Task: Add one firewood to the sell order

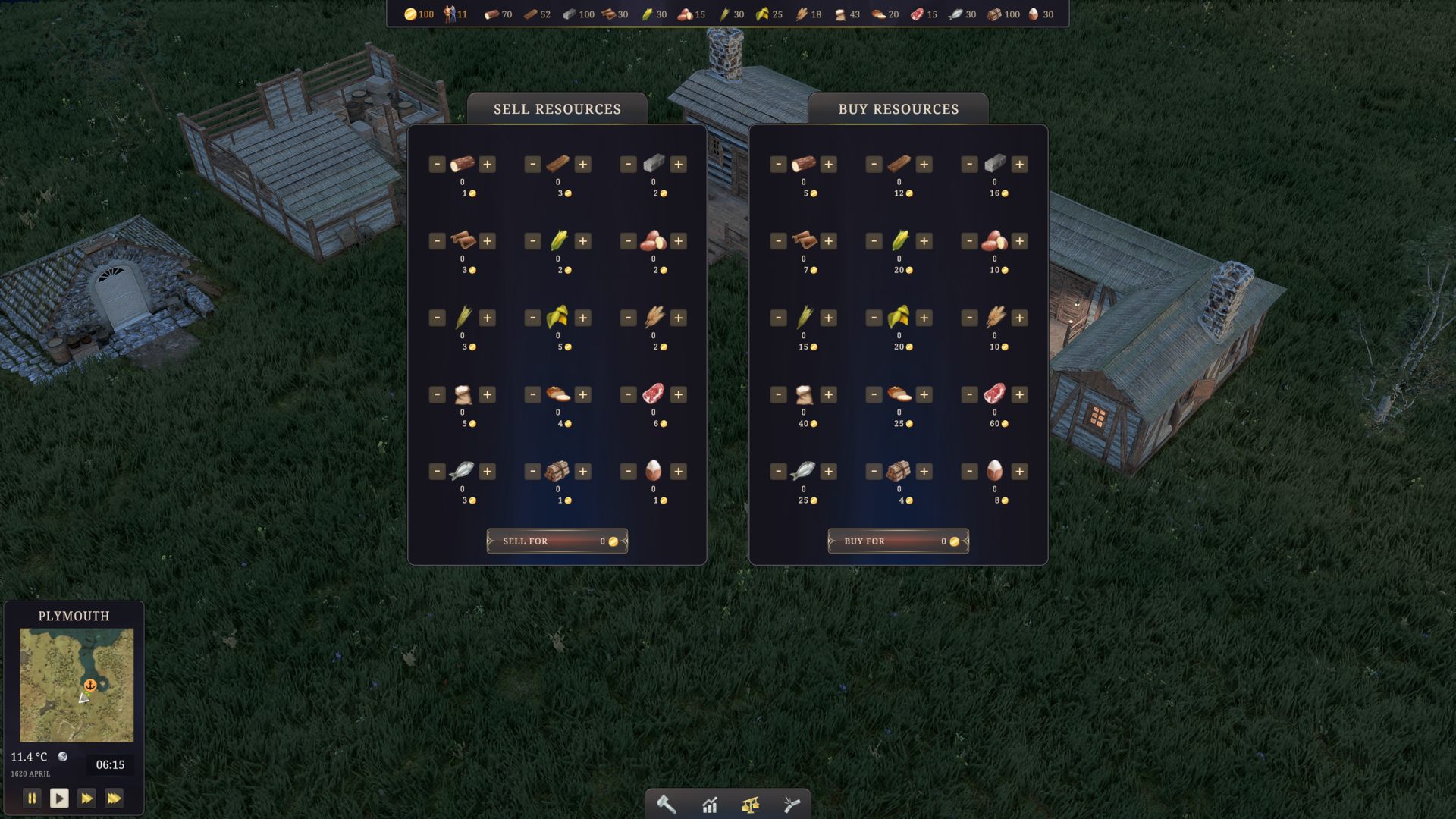Action: pyautogui.click(x=583, y=472)
